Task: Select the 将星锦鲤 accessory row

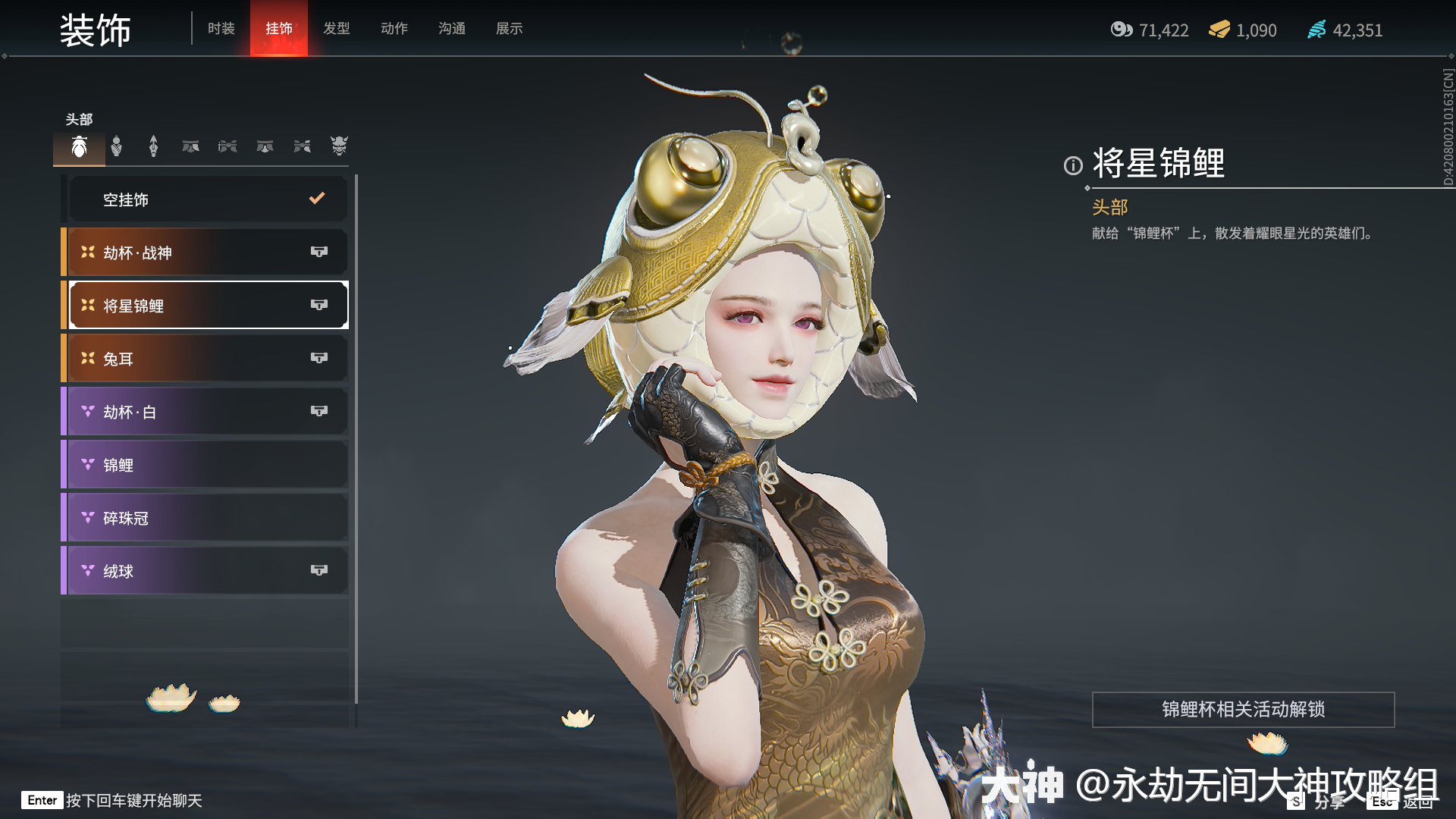Action: pyautogui.click(x=206, y=306)
